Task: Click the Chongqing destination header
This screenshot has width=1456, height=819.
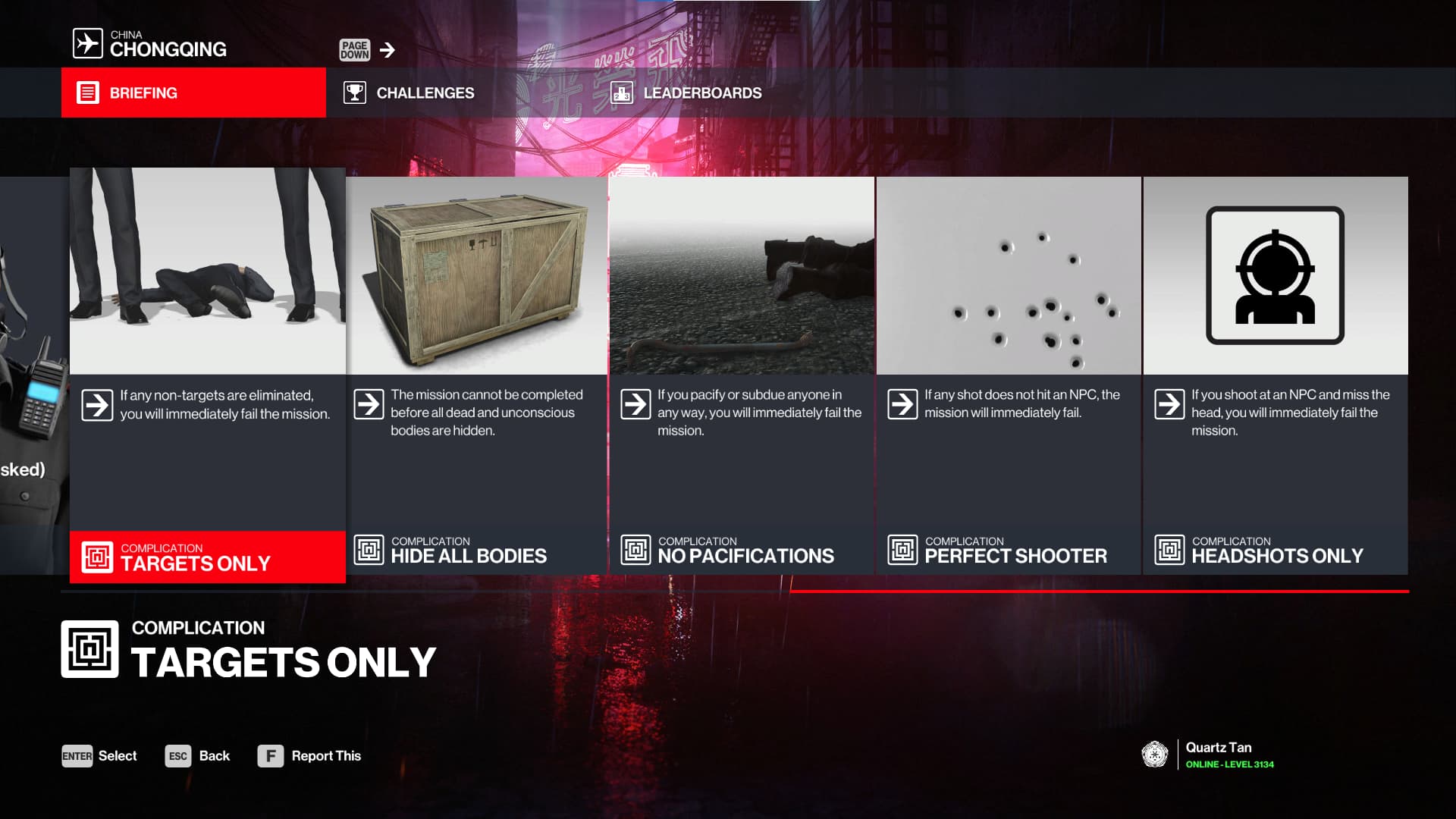Action: coord(150,44)
